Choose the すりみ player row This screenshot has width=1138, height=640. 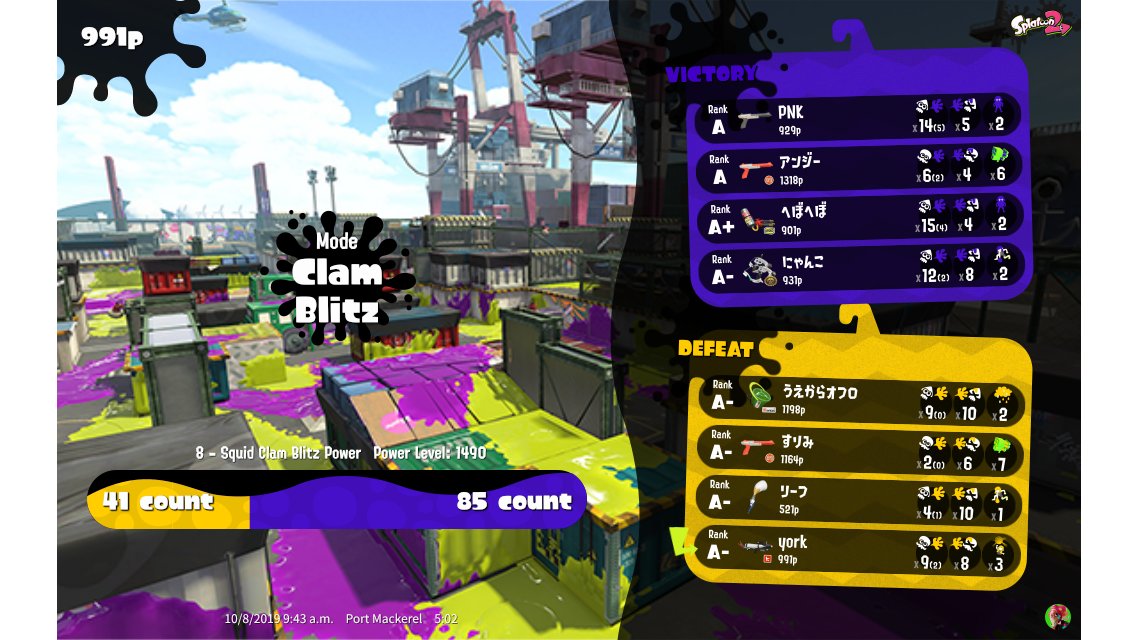(858, 449)
